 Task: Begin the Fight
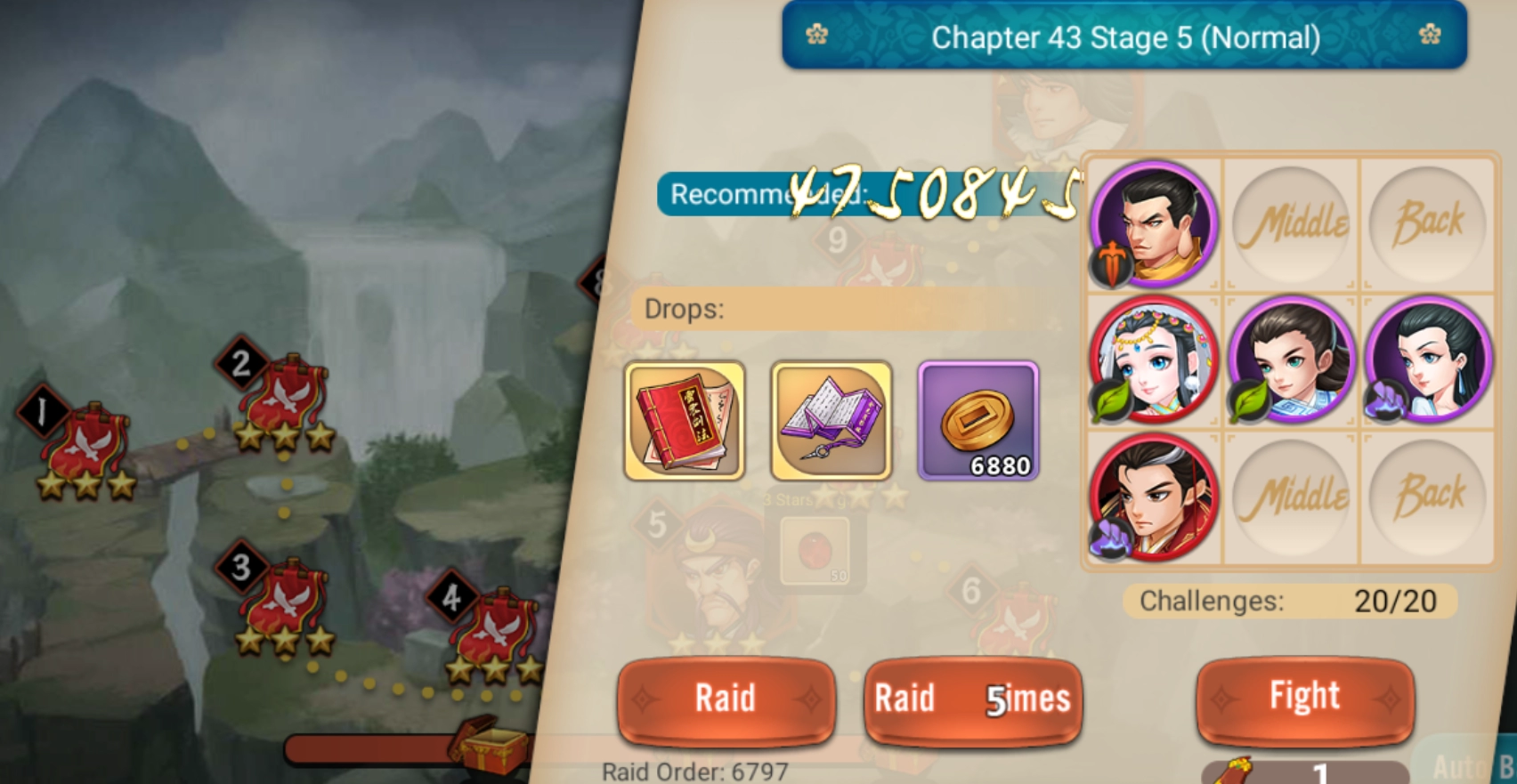pyautogui.click(x=1304, y=698)
